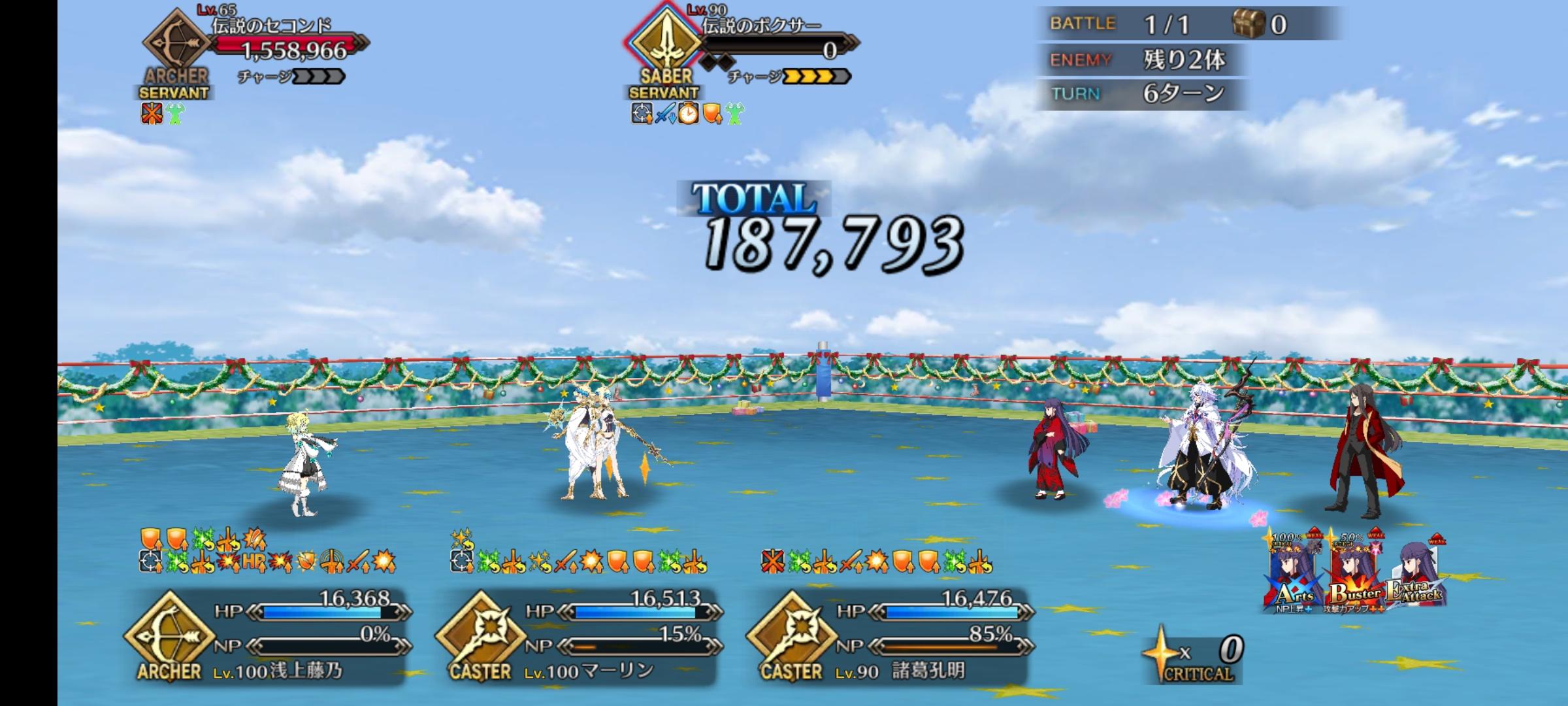Image resolution: width=1568 pixels, height=706 pixels.
Task: Open マーリン Caster status panel
Action: 580,637
